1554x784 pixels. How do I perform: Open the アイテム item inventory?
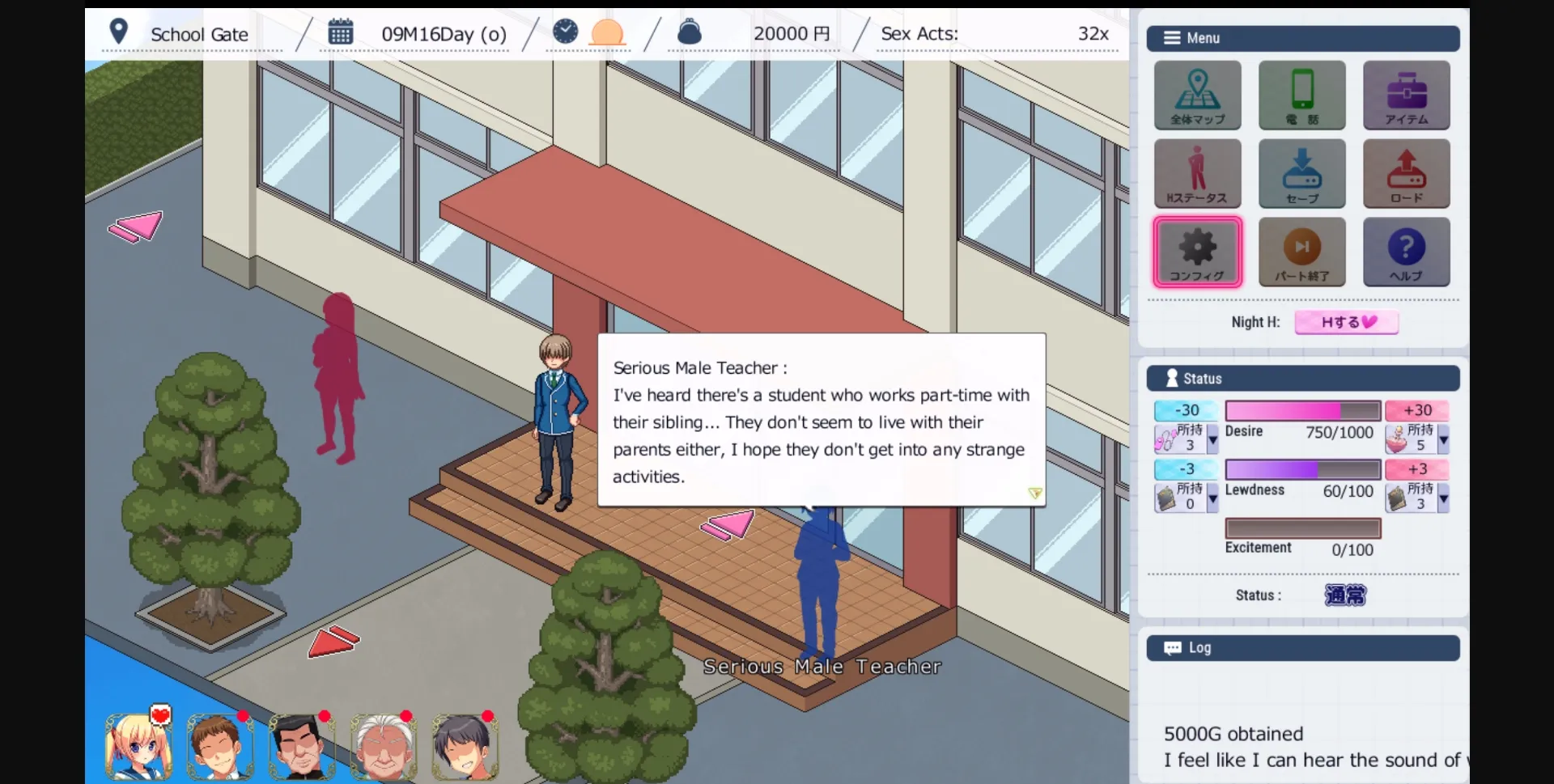1406,95
